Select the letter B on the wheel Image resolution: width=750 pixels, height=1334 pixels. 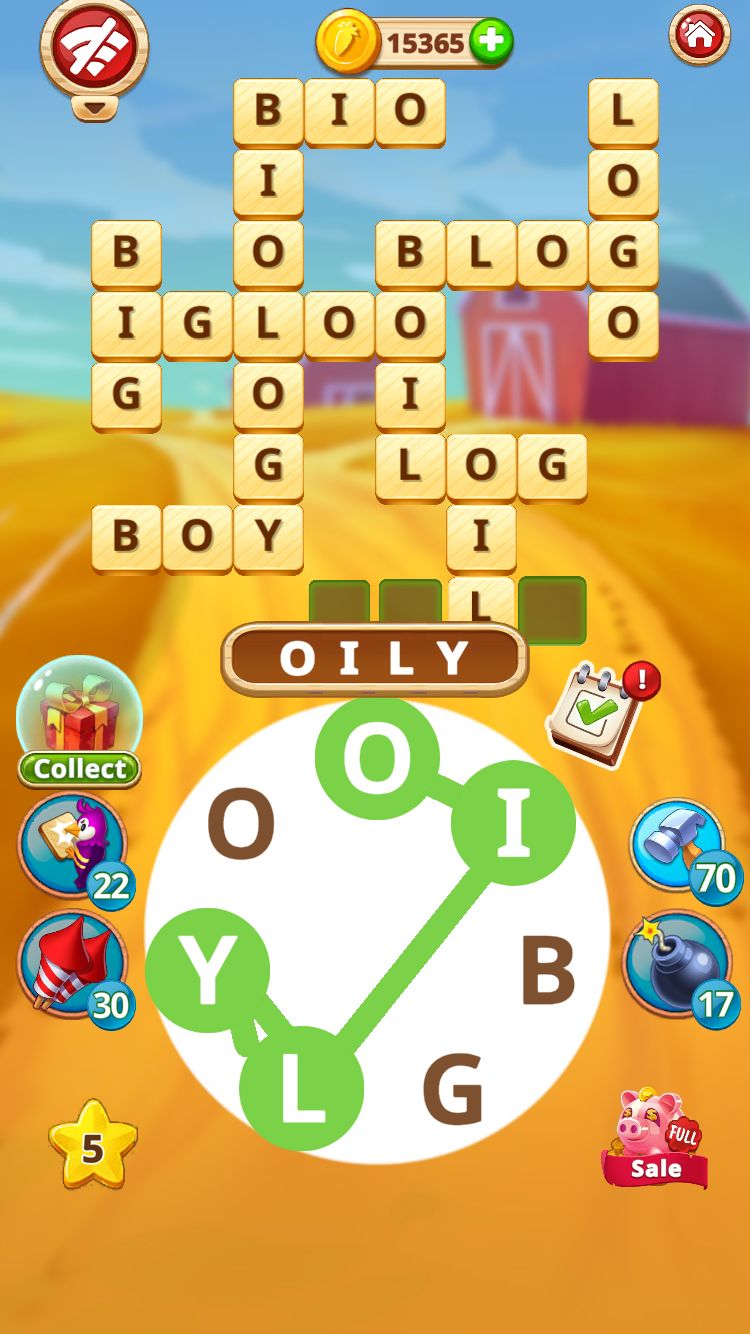(x=548, y=971)
